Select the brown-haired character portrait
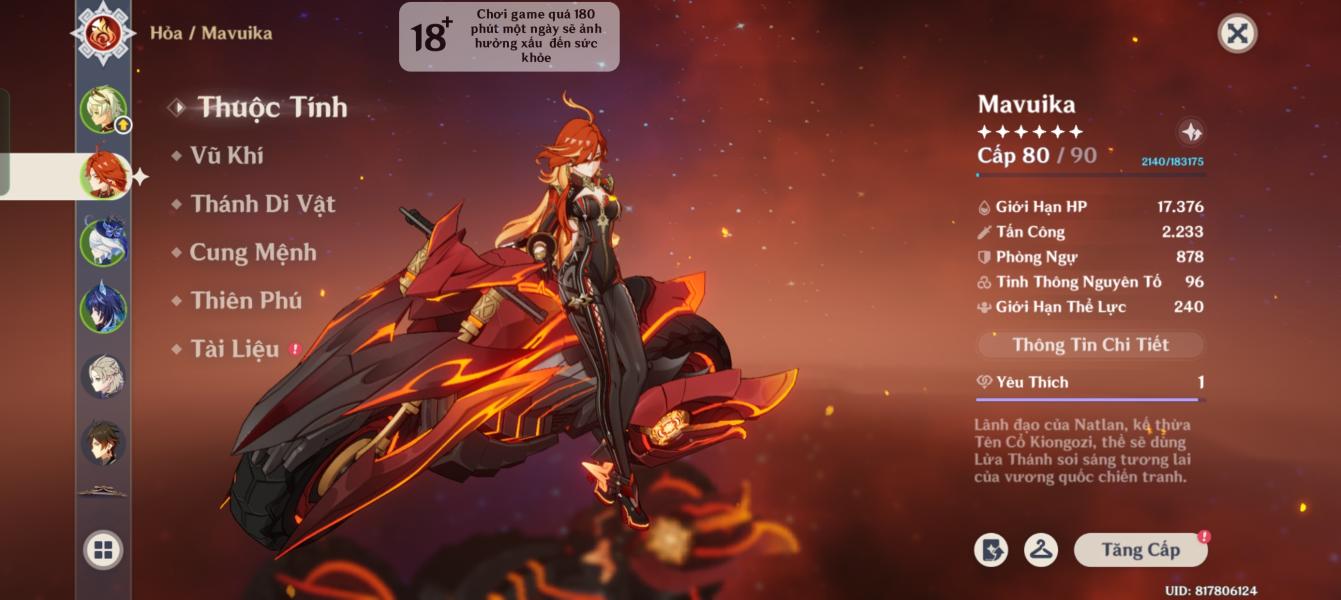1341x600 pixels. pos(103,442)
